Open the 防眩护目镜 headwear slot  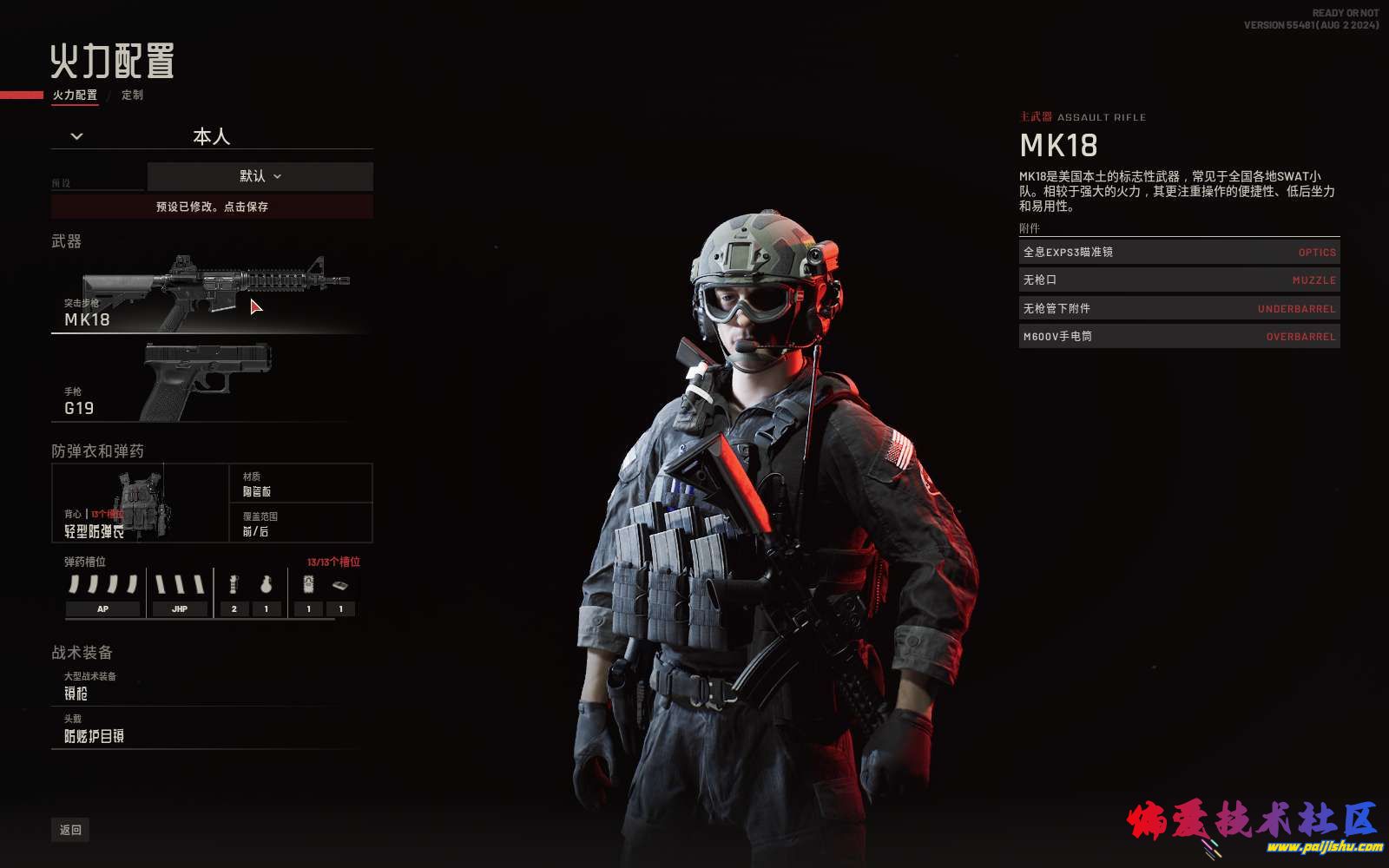(208, 729)
